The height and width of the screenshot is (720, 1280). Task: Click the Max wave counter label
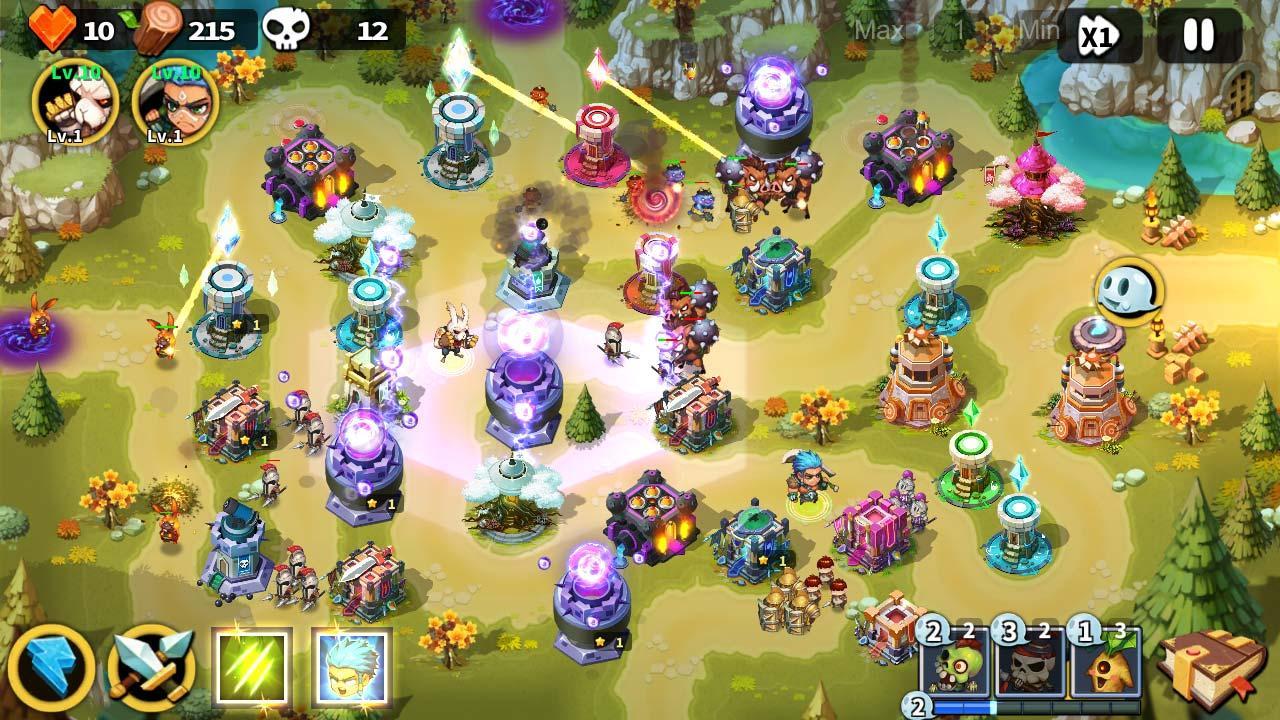click(x=881, y=30)
